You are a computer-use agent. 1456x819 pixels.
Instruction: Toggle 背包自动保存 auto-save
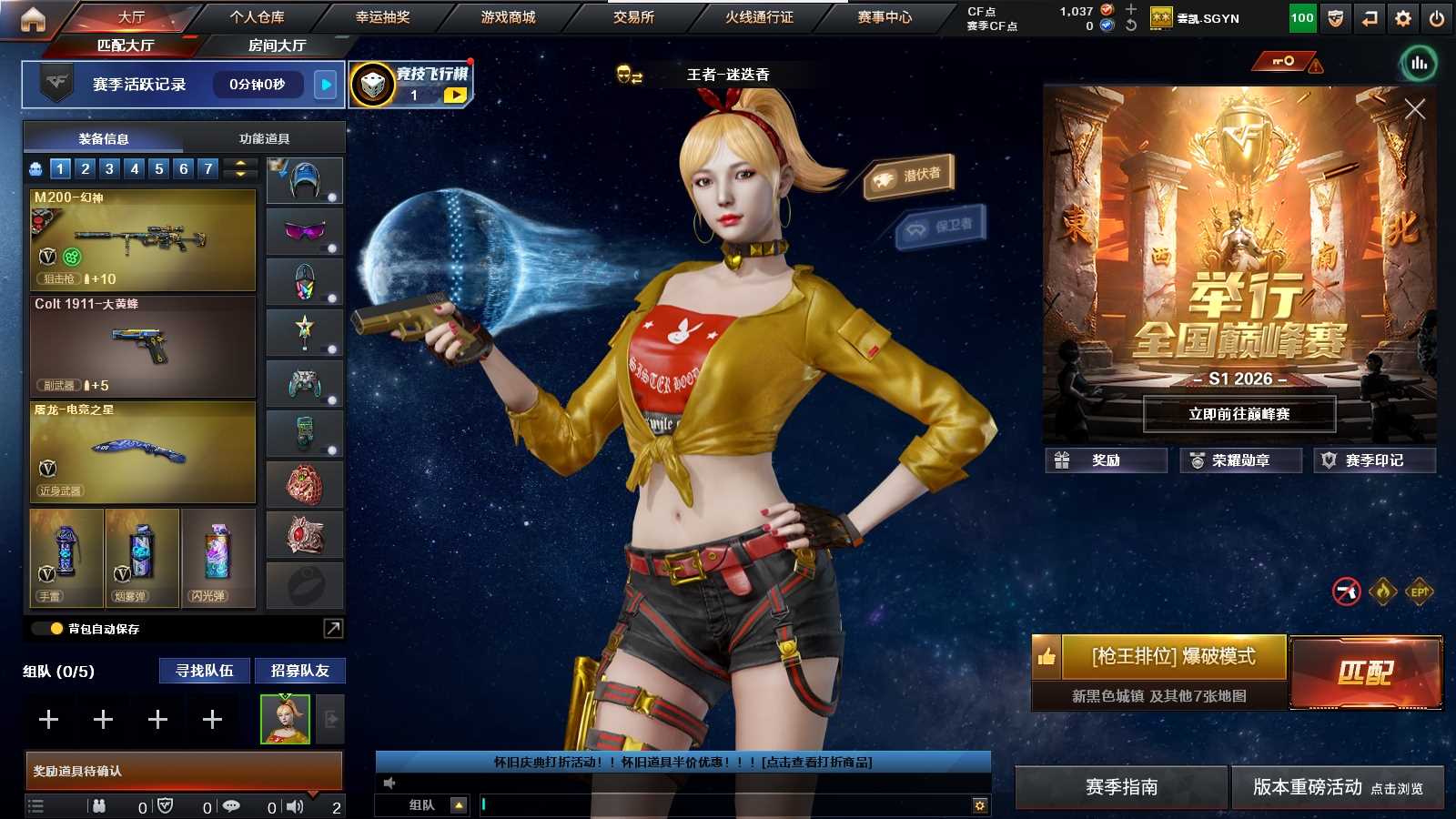point(56,629)
